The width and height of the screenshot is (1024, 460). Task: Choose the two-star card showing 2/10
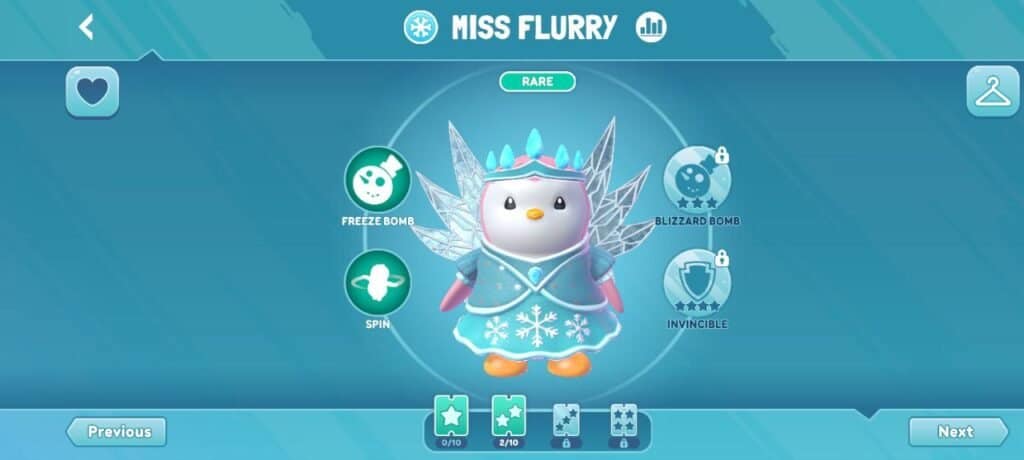click(509, 418)
